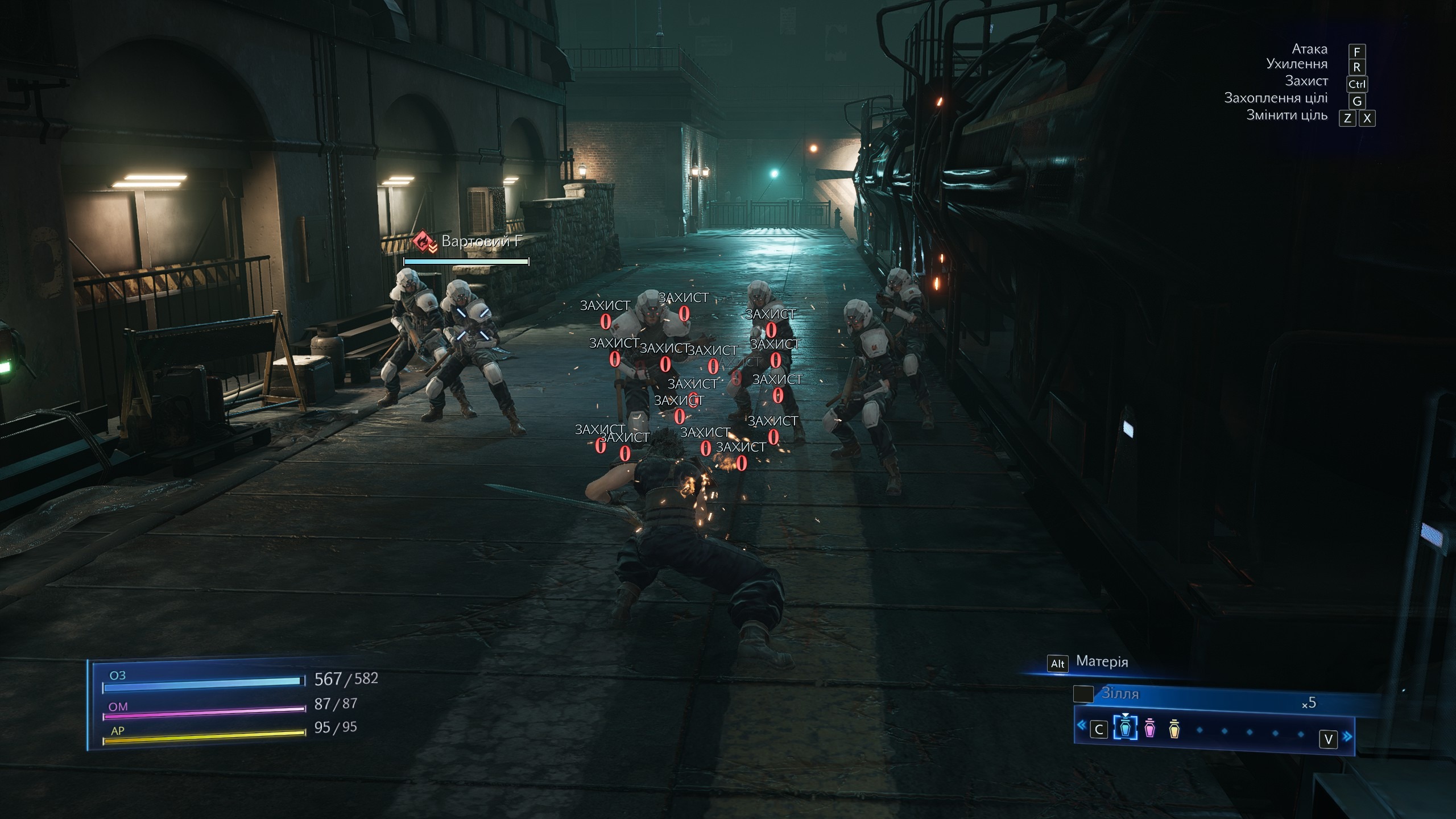Click the right double-arrow of the item bar
The width and height of the screenshot is (1456, 819).
[x=1347, y=737]
